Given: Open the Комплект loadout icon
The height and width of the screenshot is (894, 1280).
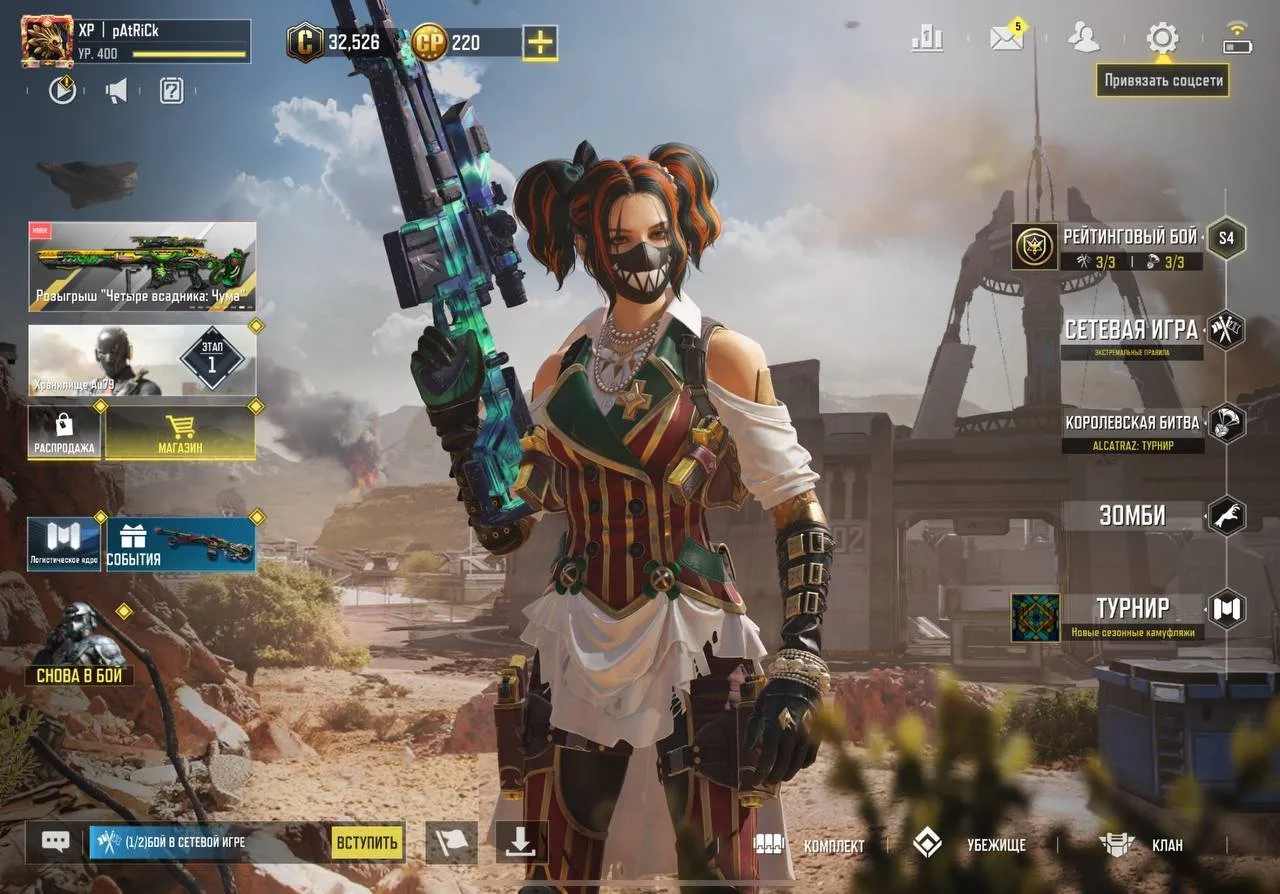Looking at the screenshot, I should [x=768, y=845].
